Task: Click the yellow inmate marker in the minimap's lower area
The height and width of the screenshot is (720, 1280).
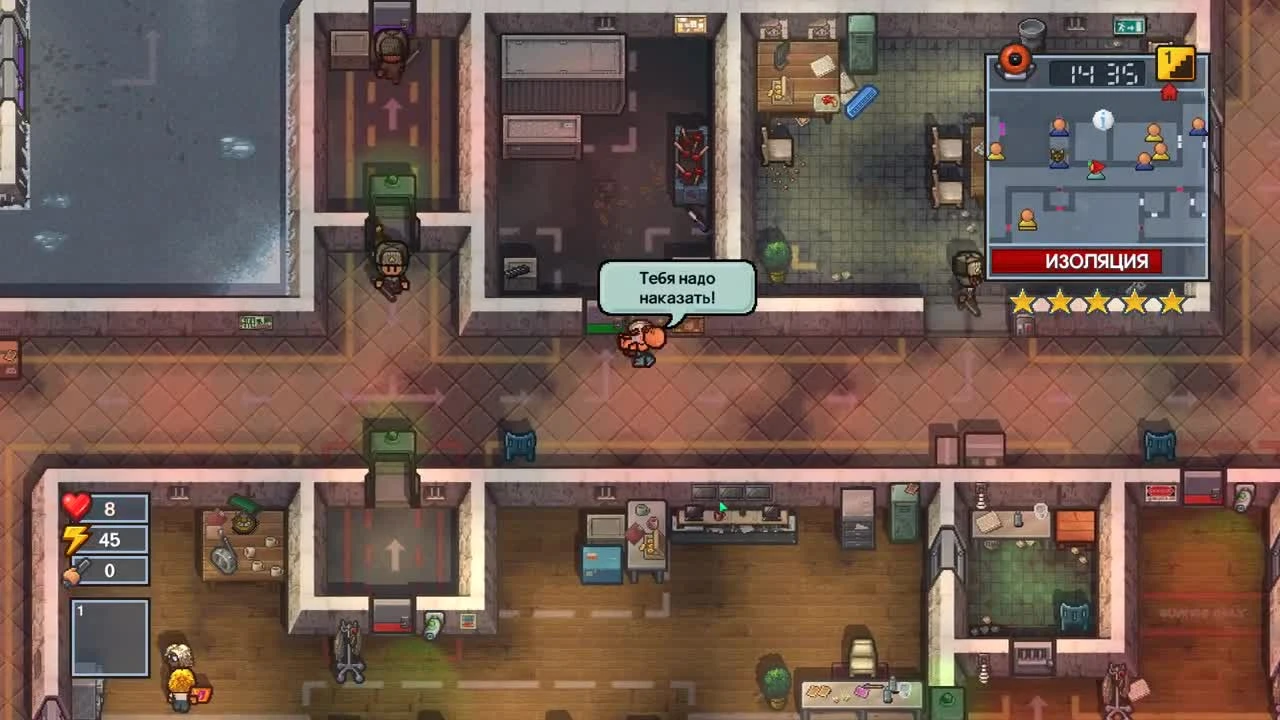Action: tap(1027, 219)
